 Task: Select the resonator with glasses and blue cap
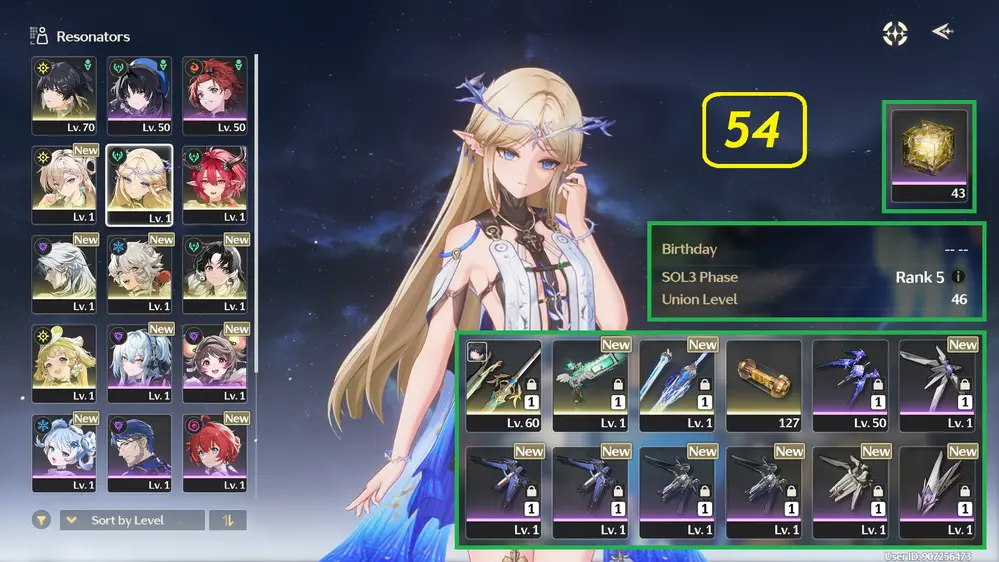click(139, 452)
